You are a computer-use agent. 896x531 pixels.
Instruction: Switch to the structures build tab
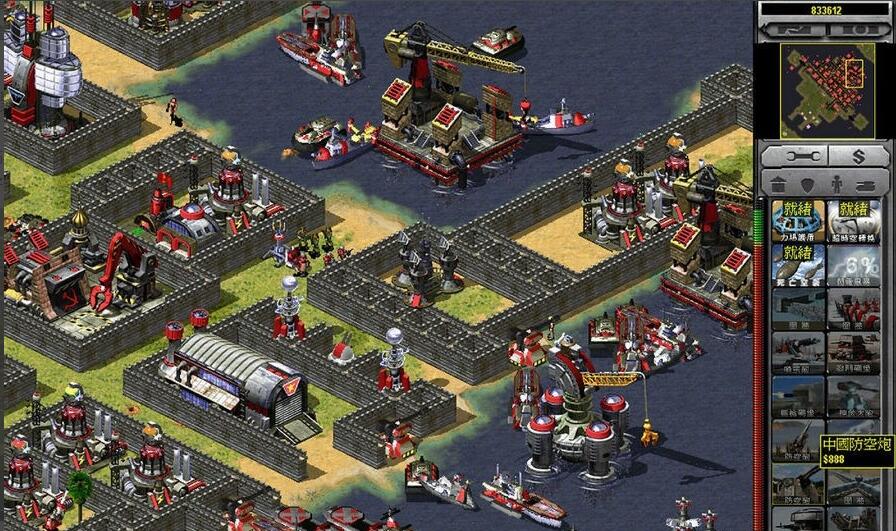(x=779, y=184)
